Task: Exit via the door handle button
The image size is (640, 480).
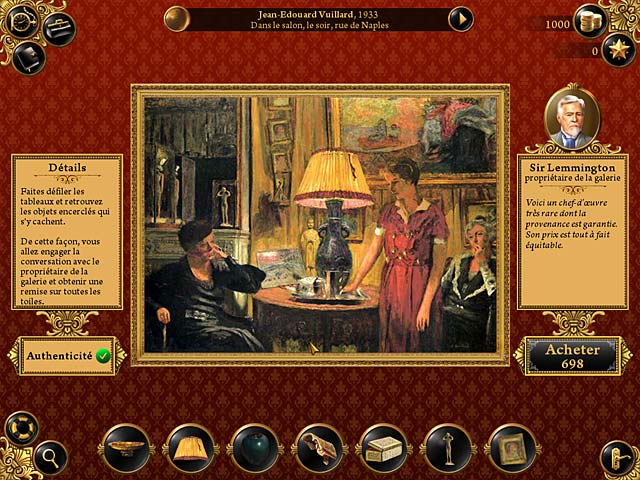Action: click(x=616, y=458)
